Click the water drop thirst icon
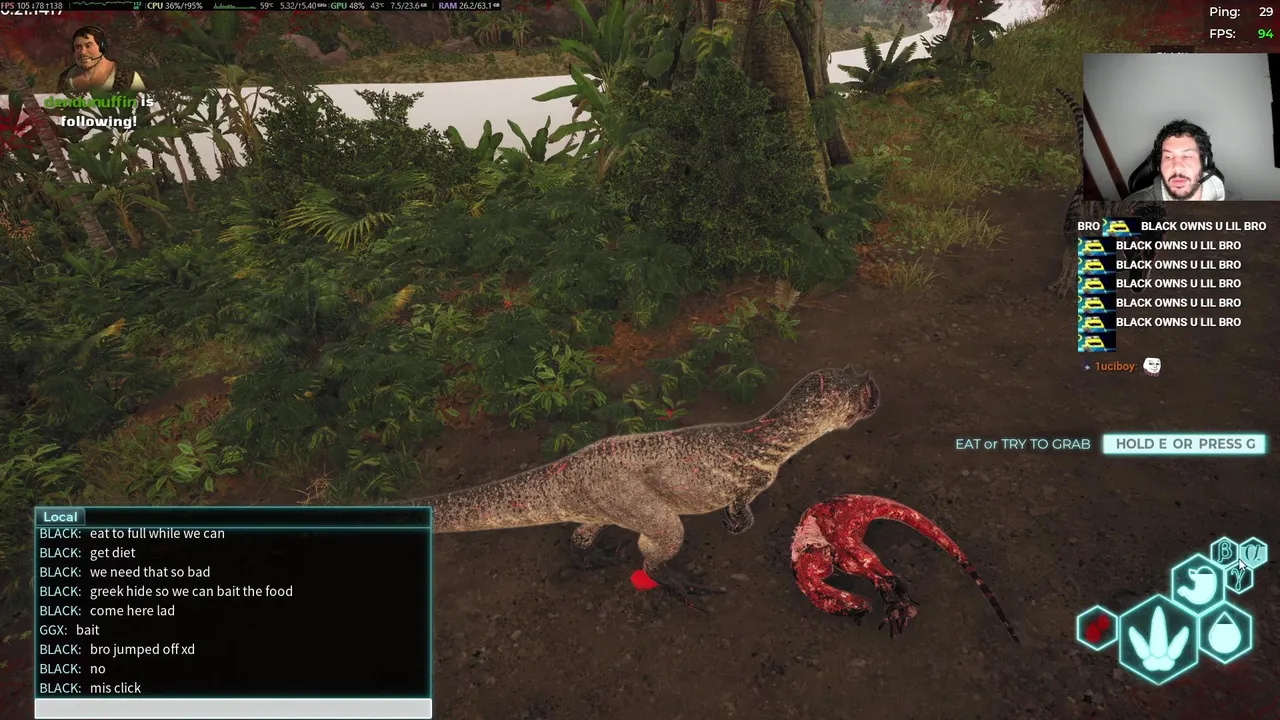This screenshot has height=720, width=1280. click(1225, 633)
